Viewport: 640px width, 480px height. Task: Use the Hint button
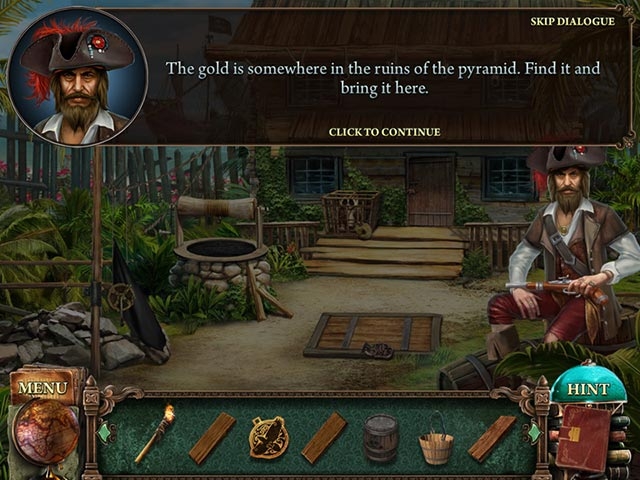tap(589, 390)
